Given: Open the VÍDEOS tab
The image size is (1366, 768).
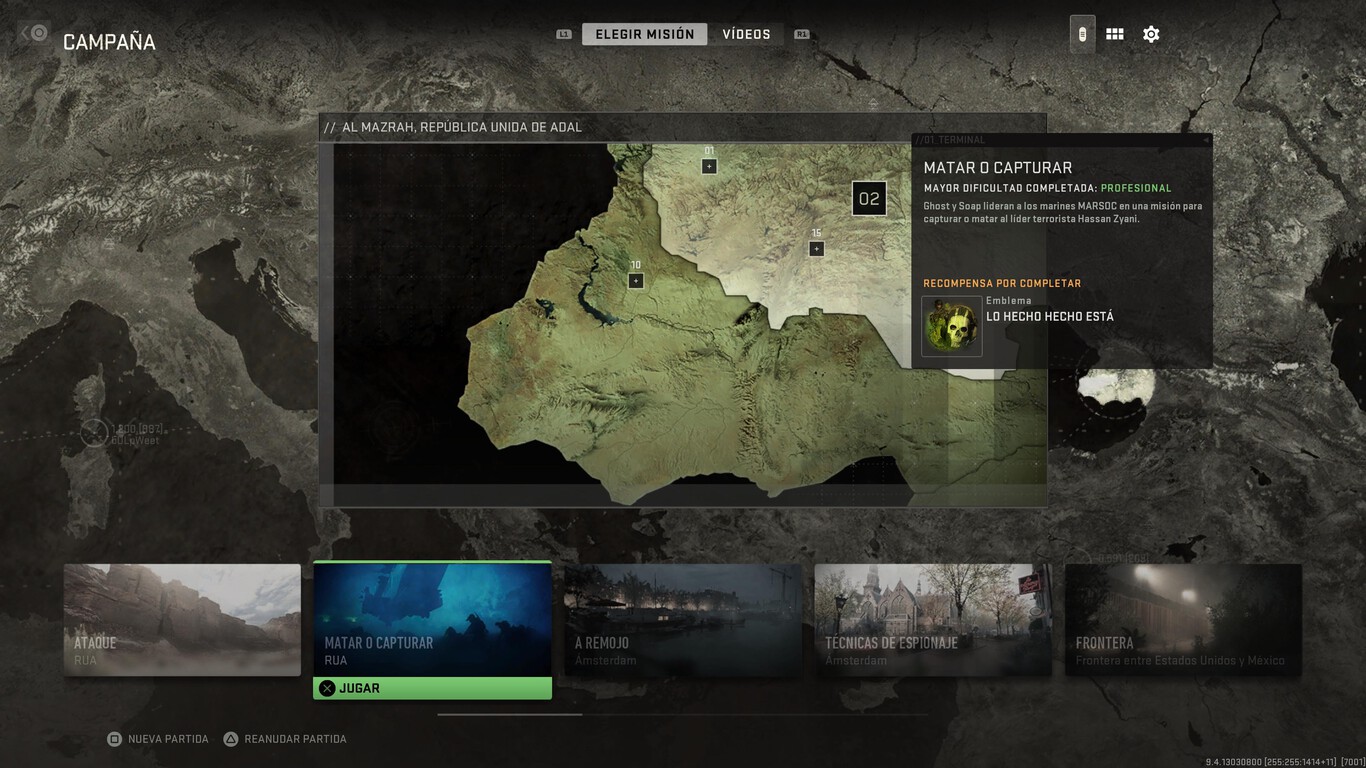Looking at the screenshot, I should click(x=748, y=33).
